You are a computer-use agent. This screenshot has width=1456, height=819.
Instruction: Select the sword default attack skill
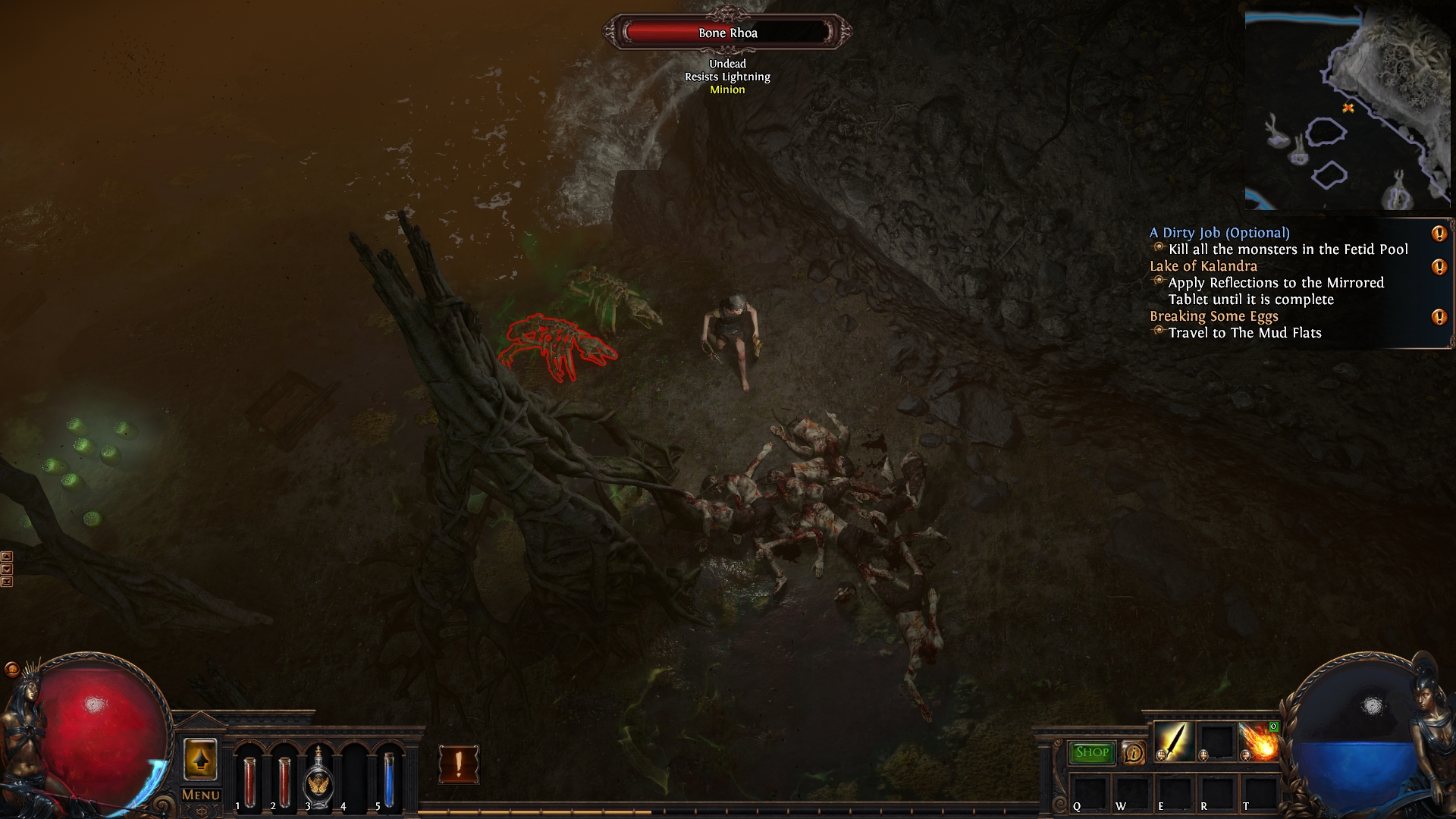point(1173,741)
